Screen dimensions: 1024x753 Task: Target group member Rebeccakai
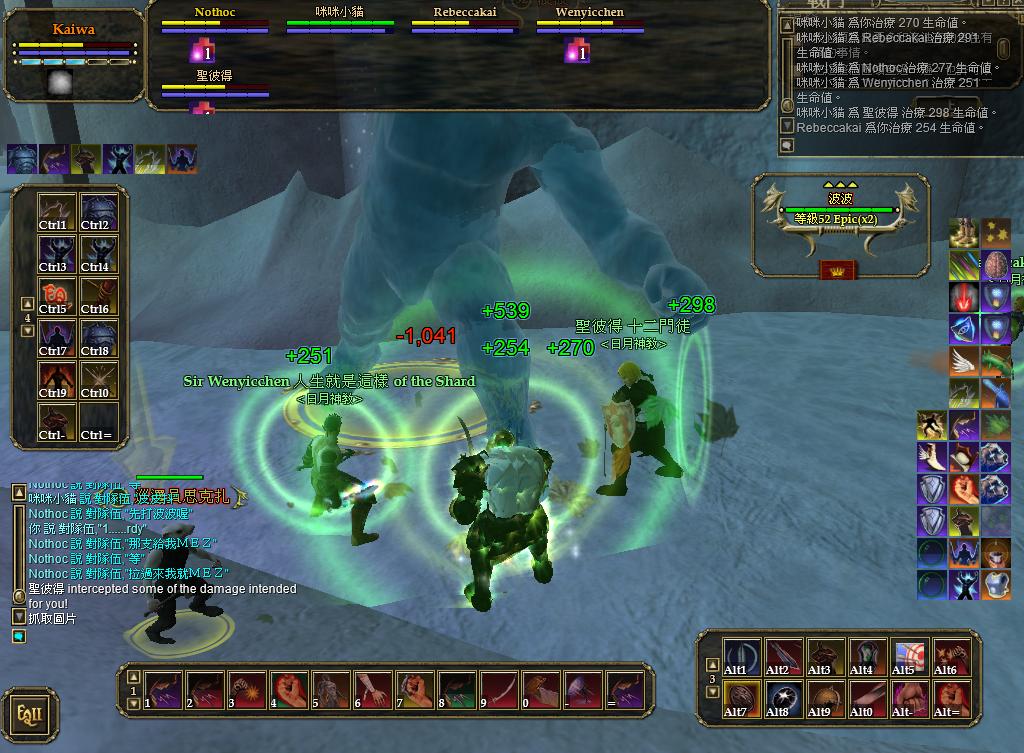(x=465, y=13)
